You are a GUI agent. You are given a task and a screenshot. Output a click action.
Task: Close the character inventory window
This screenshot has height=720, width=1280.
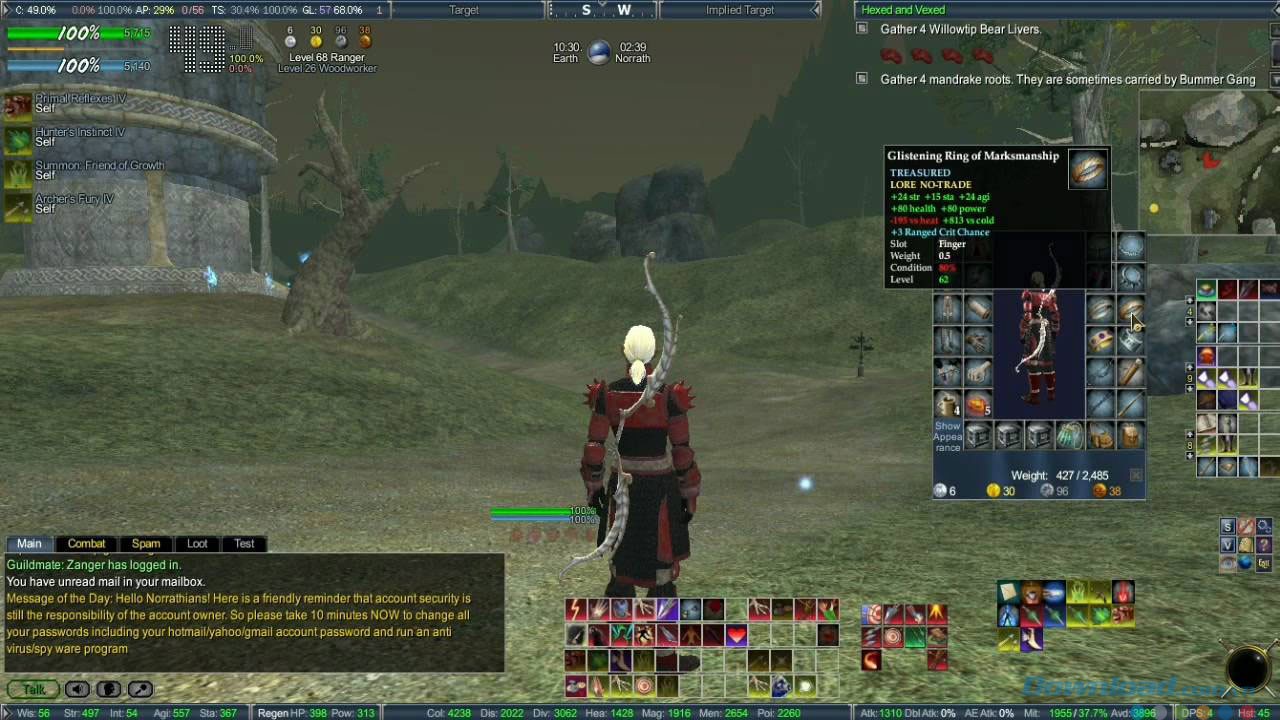1136,475
